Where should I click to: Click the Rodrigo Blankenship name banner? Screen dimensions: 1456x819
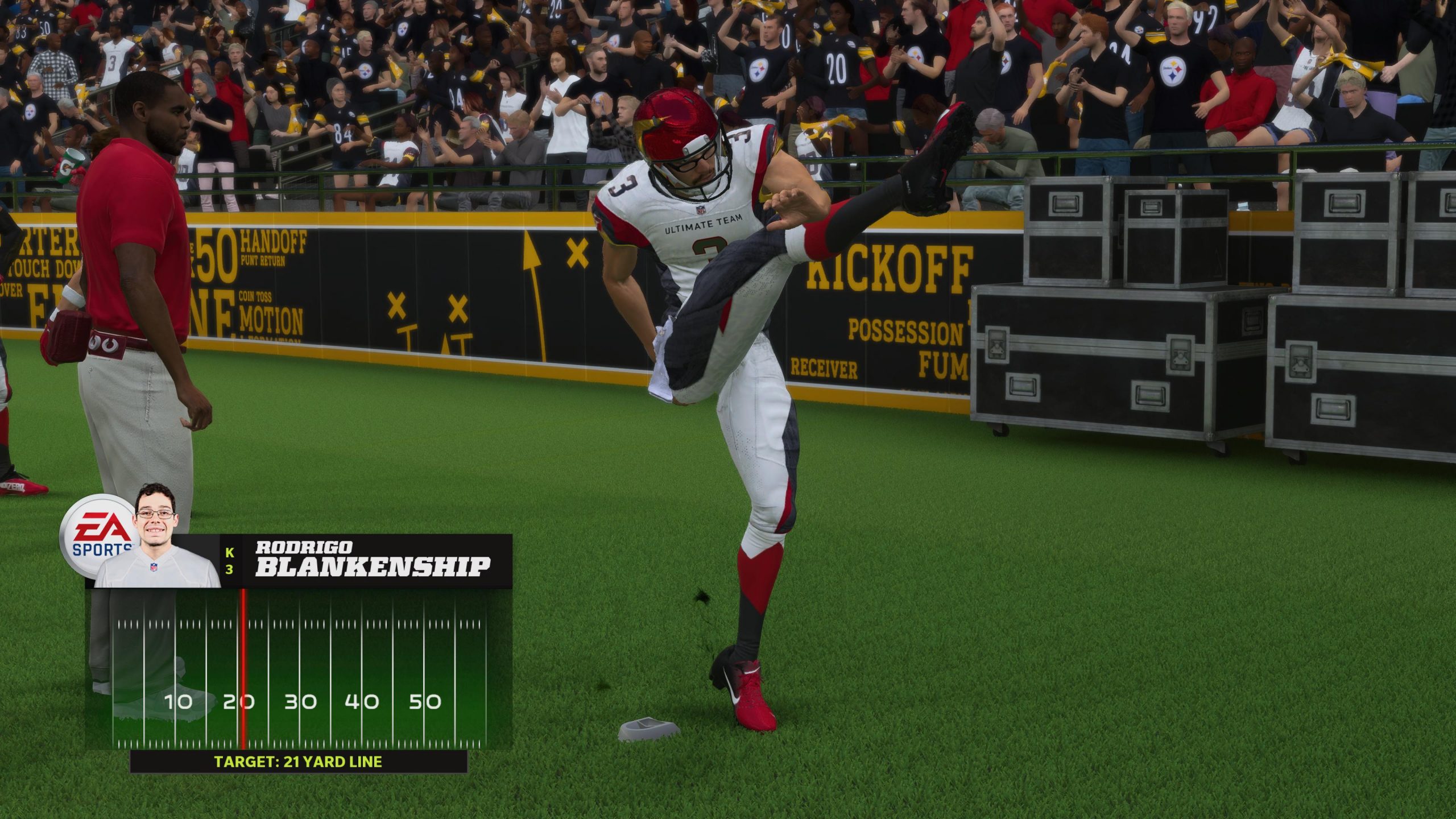(373, 561)
